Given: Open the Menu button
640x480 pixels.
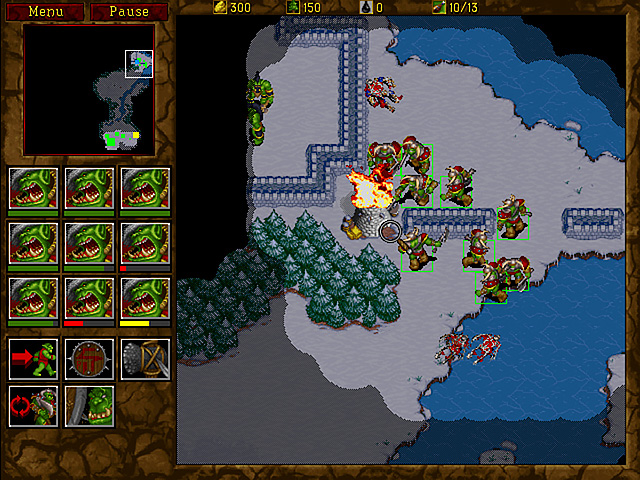Looking at the screenshot, I should click(44, 12).
